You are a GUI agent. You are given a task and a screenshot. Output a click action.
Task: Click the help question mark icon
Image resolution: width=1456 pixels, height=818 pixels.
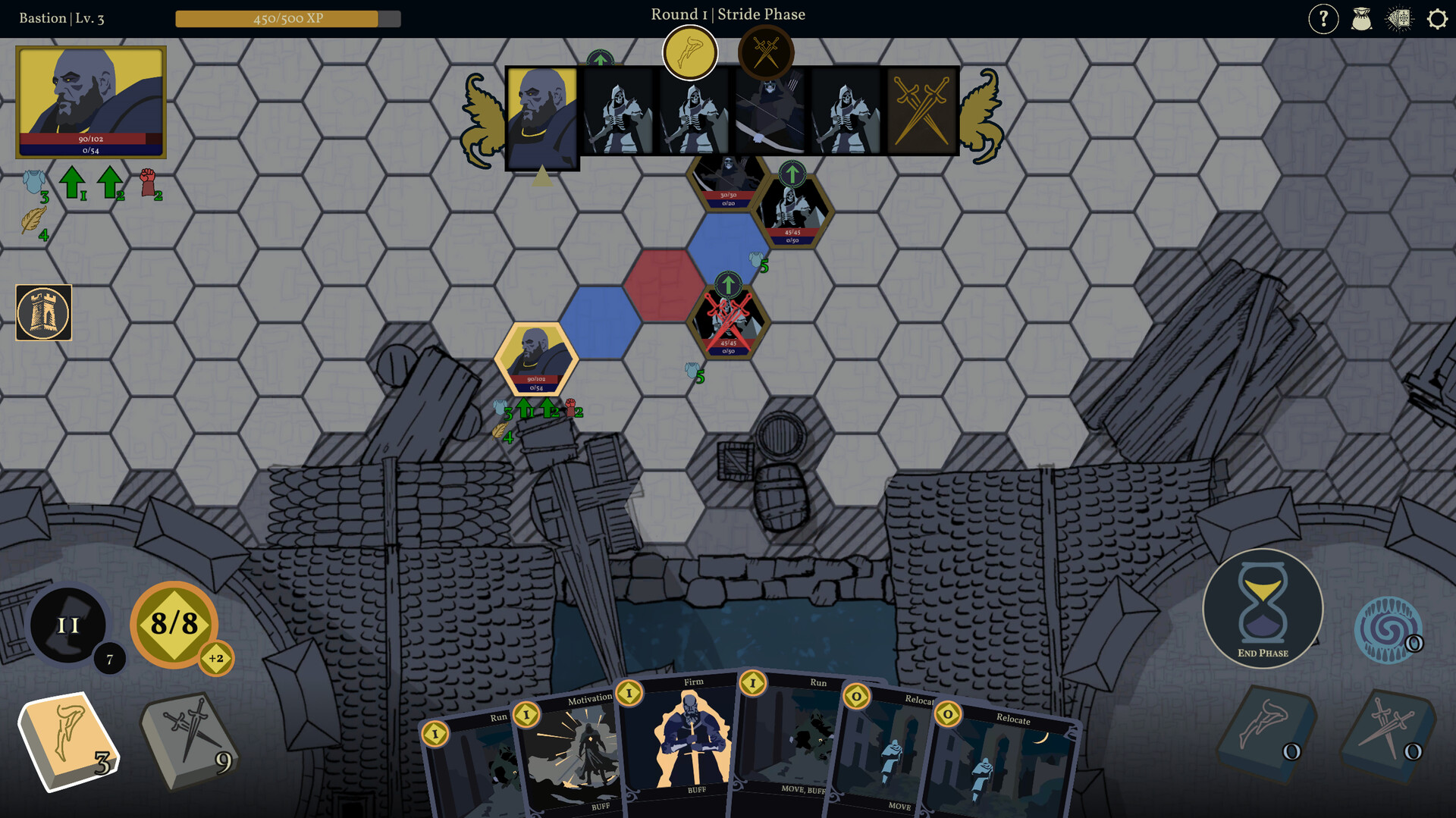(1324, 19)
